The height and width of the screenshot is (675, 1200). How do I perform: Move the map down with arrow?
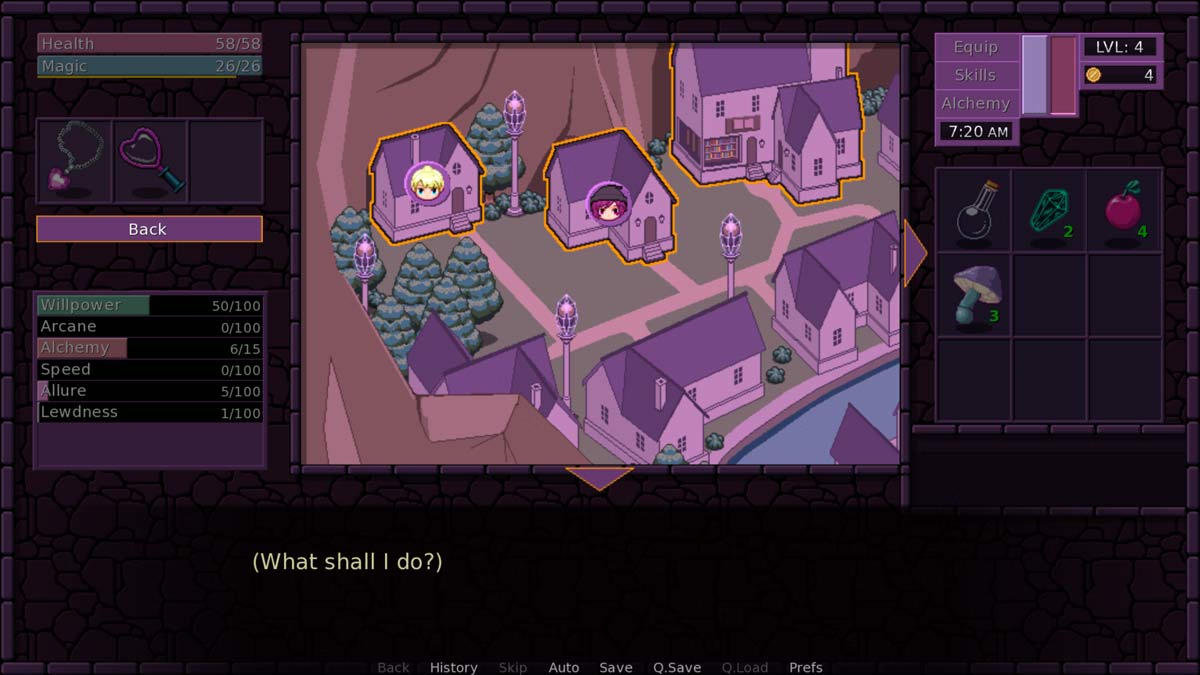click(599, 478)
